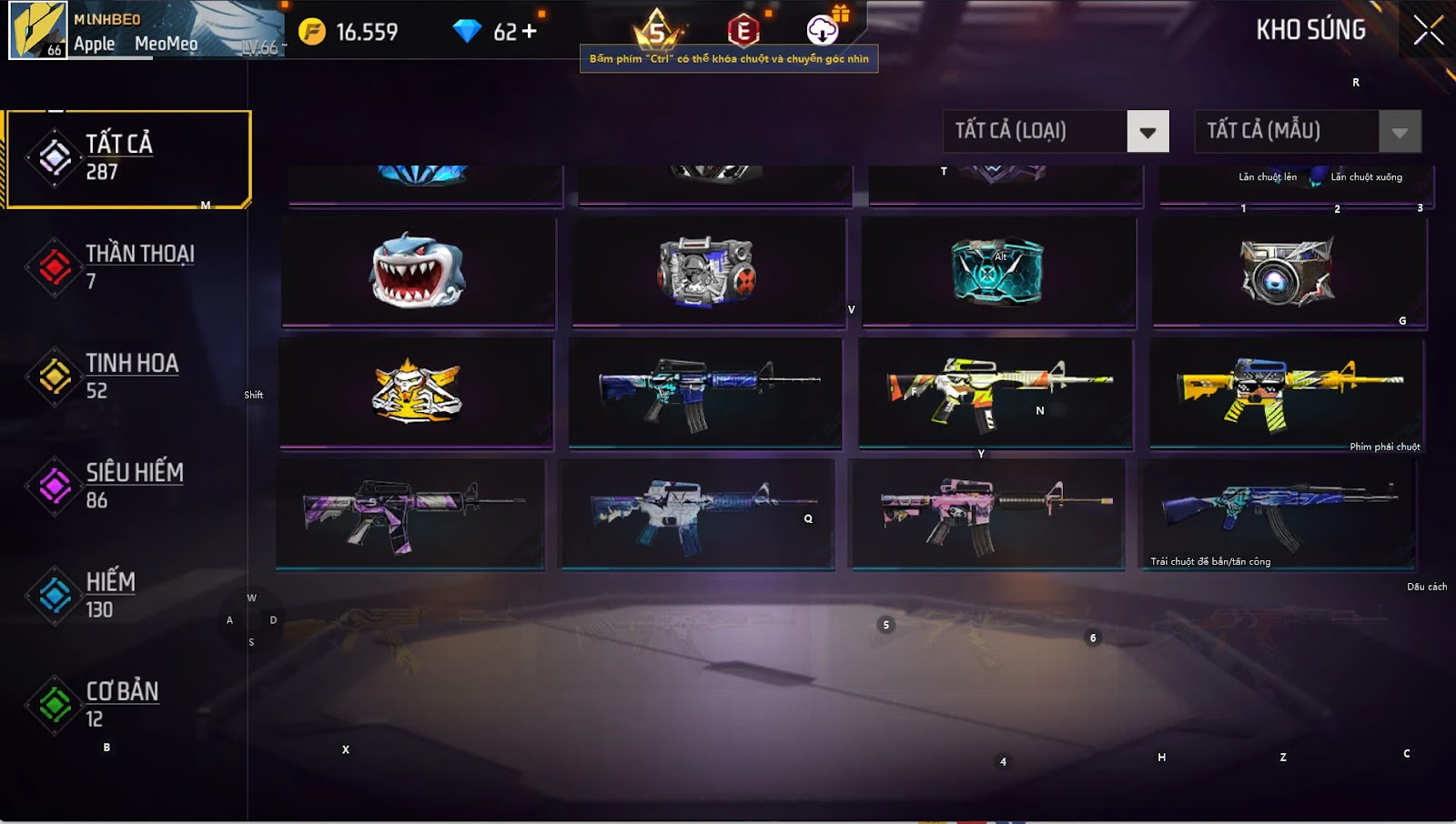Show the Siêu Hiếm skins
Screen dimensions: 1456x824
127,486
